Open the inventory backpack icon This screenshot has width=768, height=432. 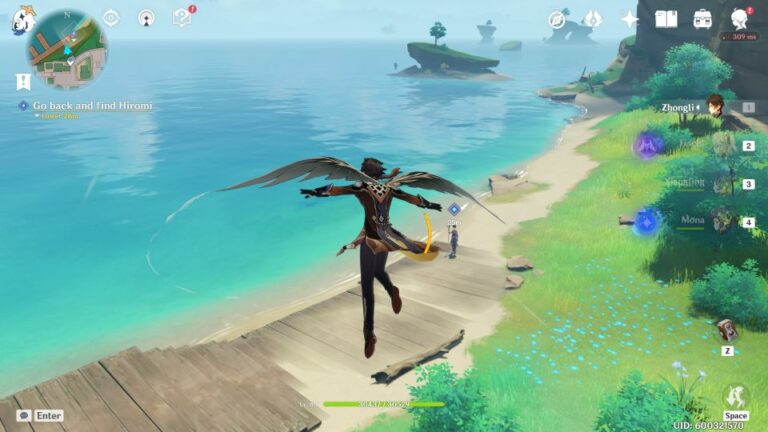tap(703, 19)
